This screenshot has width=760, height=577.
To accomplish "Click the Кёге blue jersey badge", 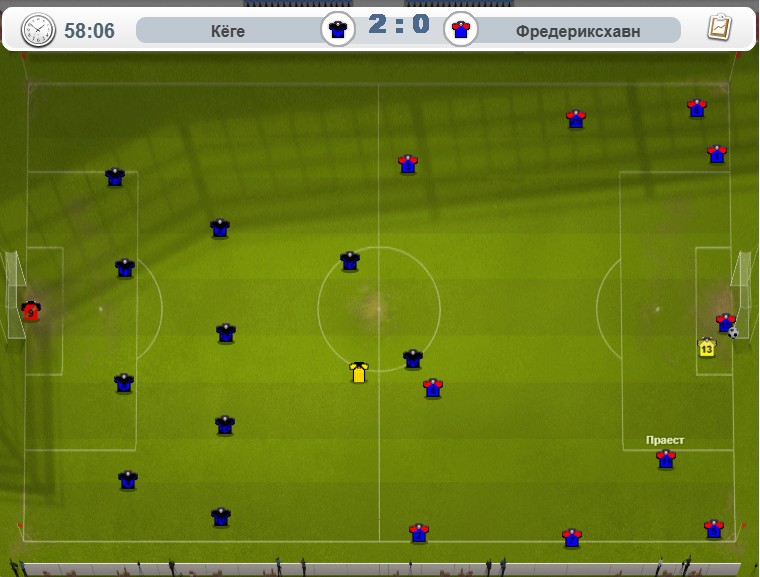I will click(x=338, y=29).
